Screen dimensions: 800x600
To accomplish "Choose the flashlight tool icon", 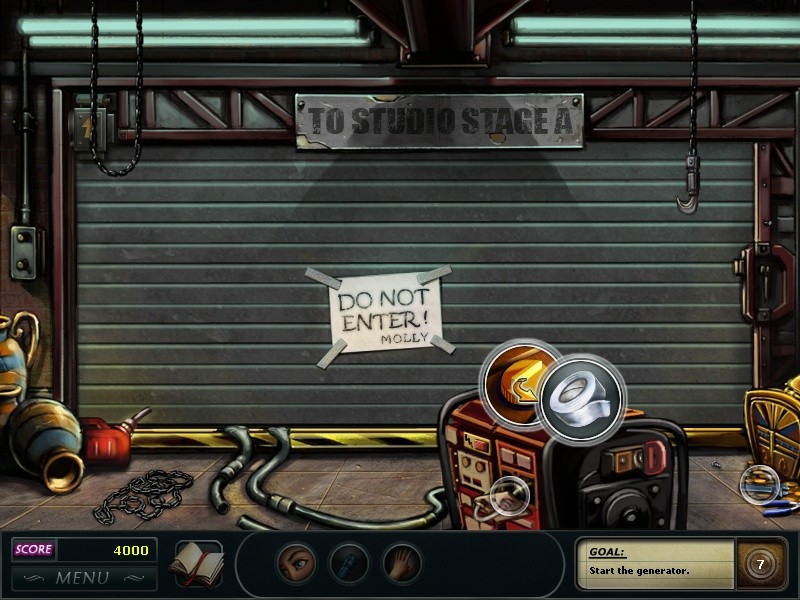I will coord(349,564).
